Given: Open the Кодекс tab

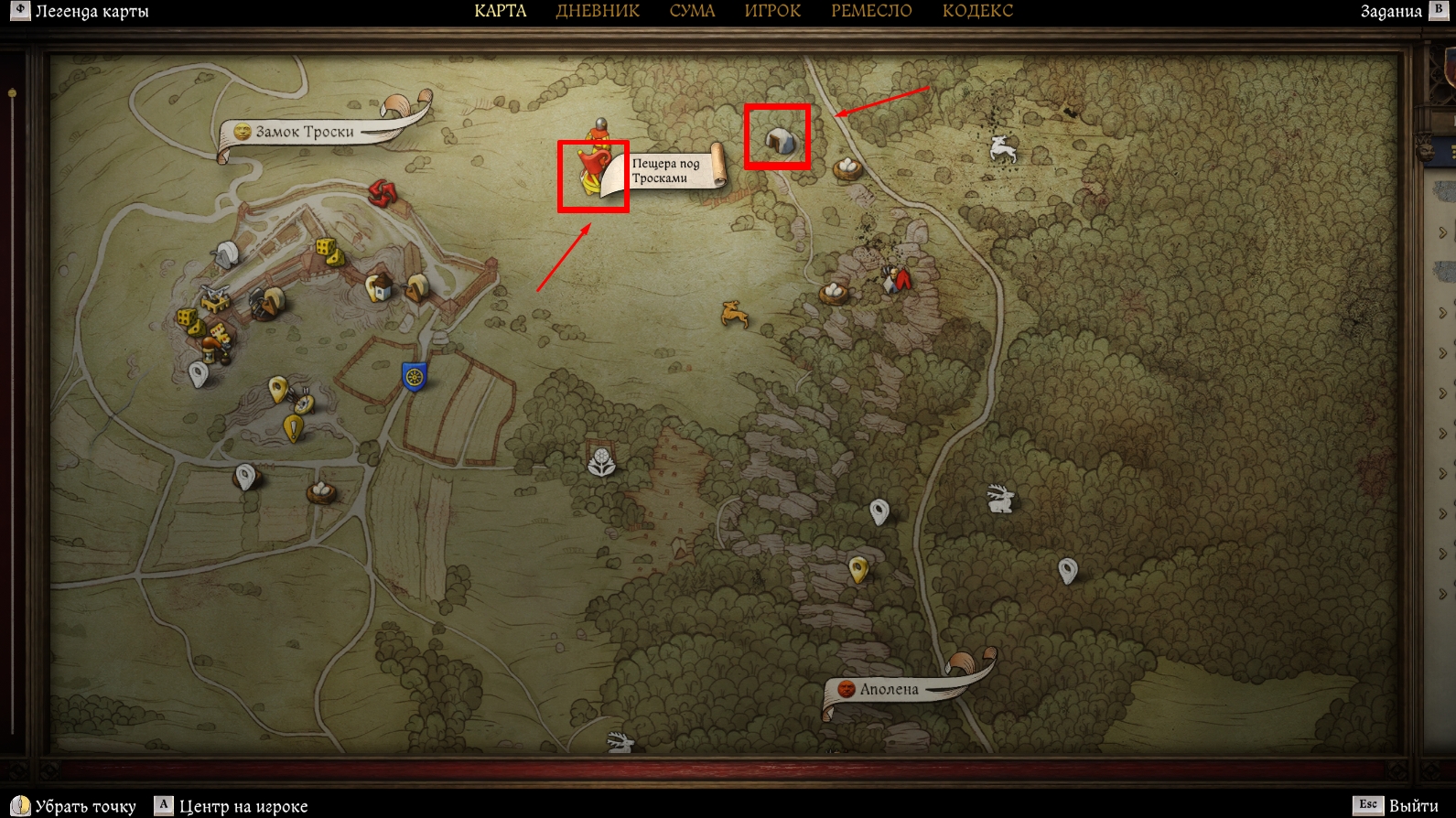Looking at the screenshot, I should click(977, 11).
